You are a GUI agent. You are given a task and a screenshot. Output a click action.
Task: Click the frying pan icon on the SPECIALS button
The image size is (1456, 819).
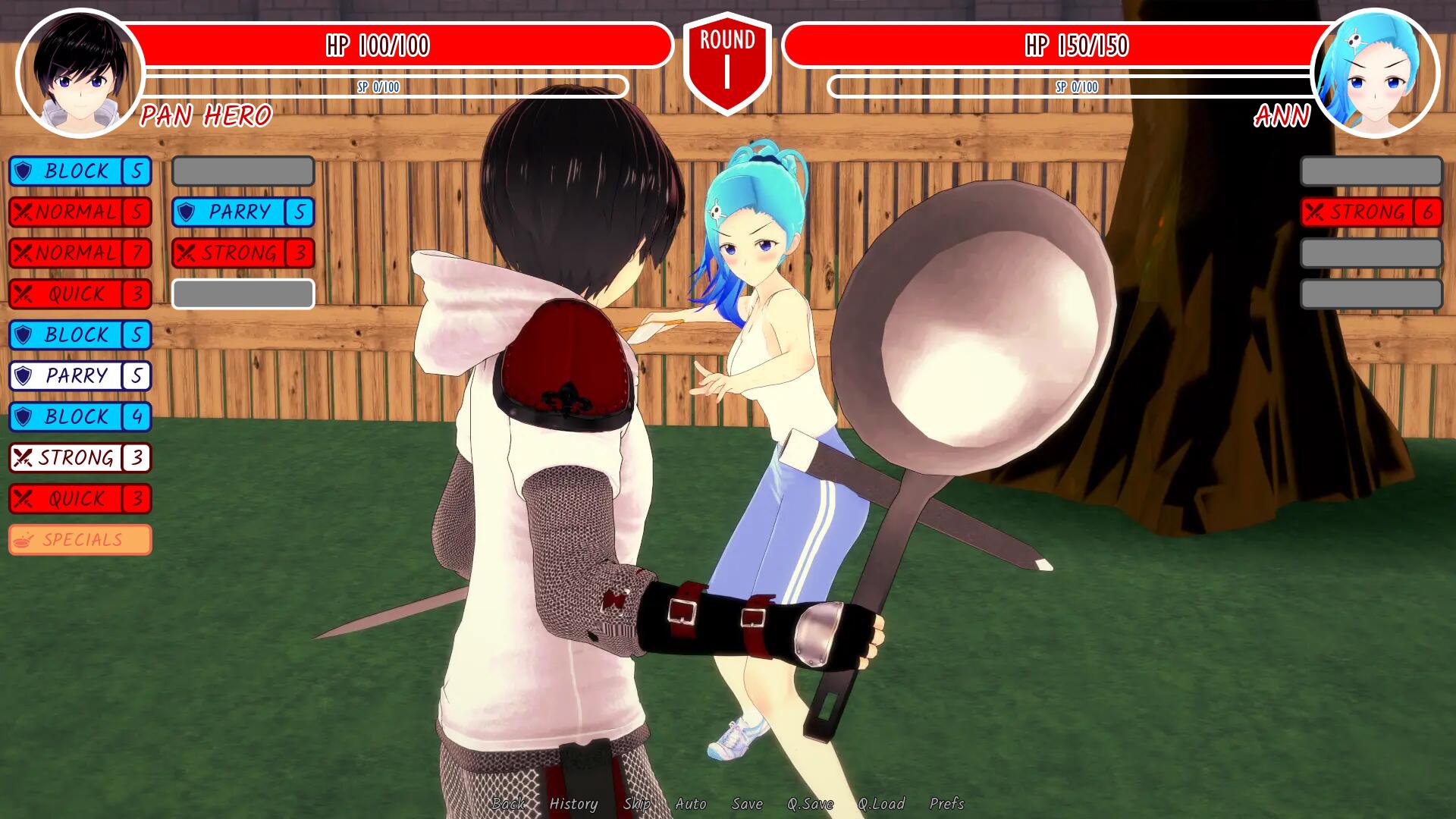point(25,540)
